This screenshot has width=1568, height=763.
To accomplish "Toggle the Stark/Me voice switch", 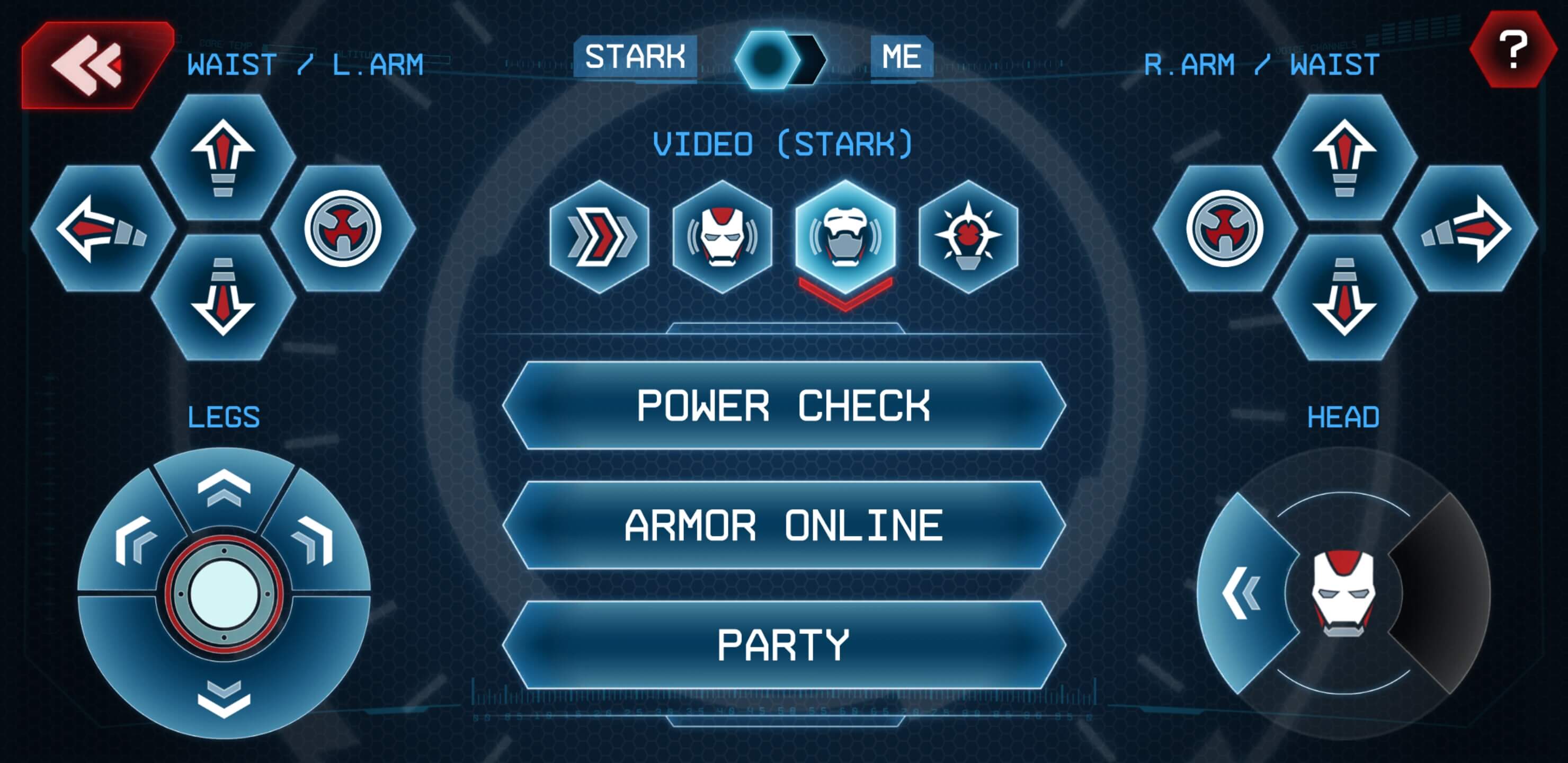I will (x=781, y=59).
